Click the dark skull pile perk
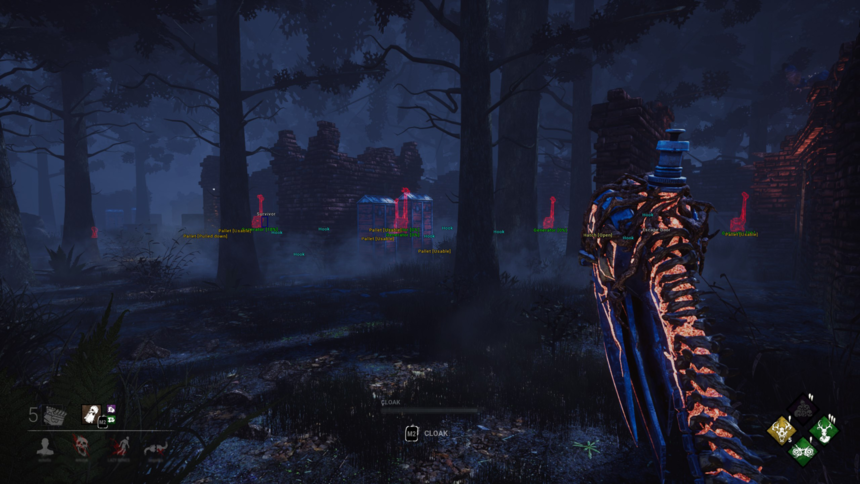The image size is (860, 484). pyautogui.click(x=802, y=409)
